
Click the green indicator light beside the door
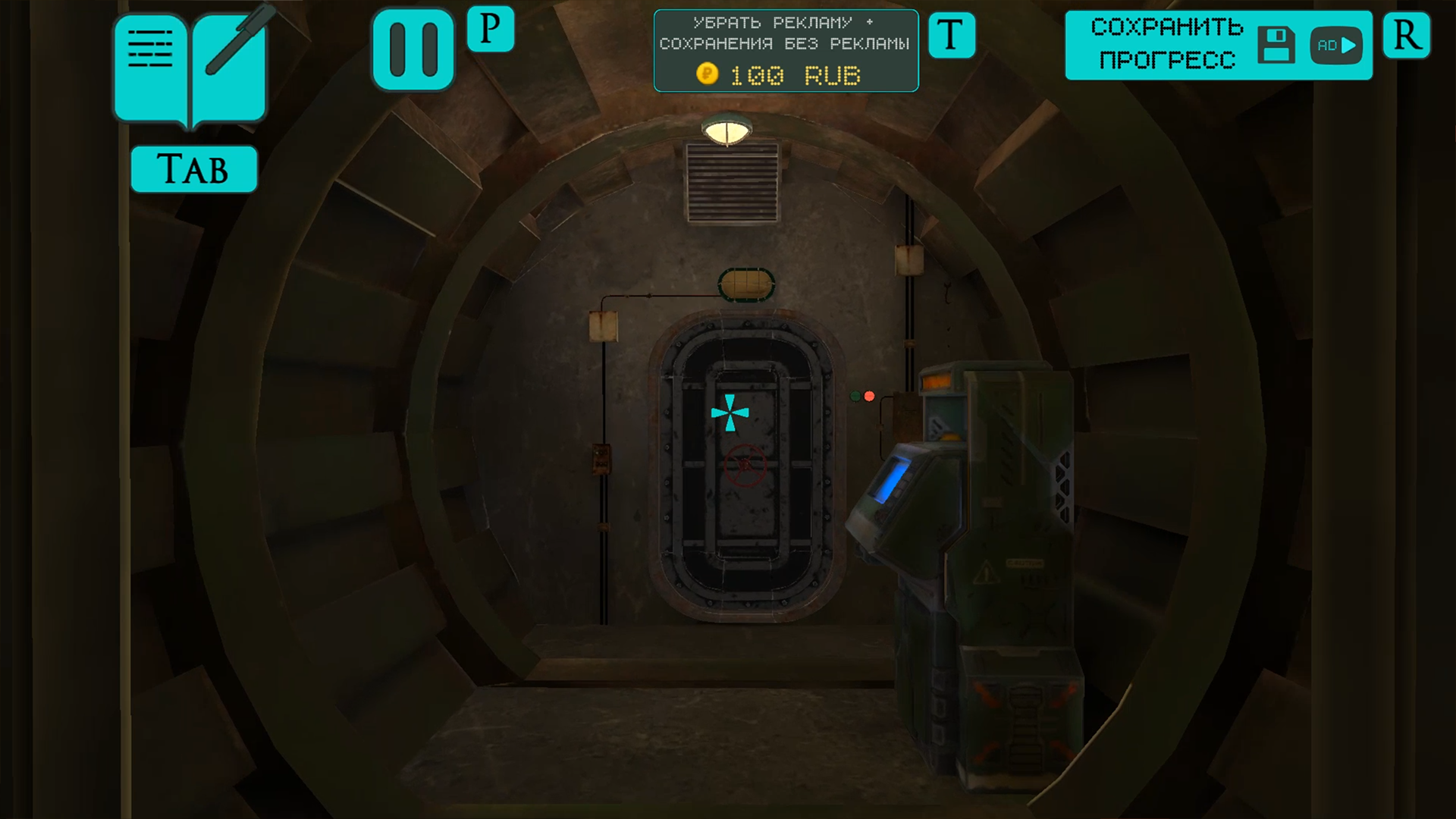click(x=855, y=396)
